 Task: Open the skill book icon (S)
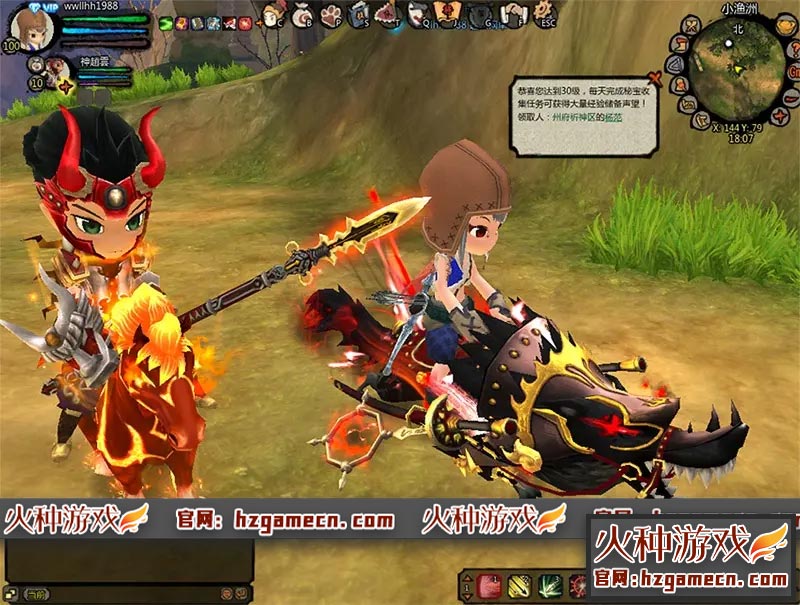point(359,15)
